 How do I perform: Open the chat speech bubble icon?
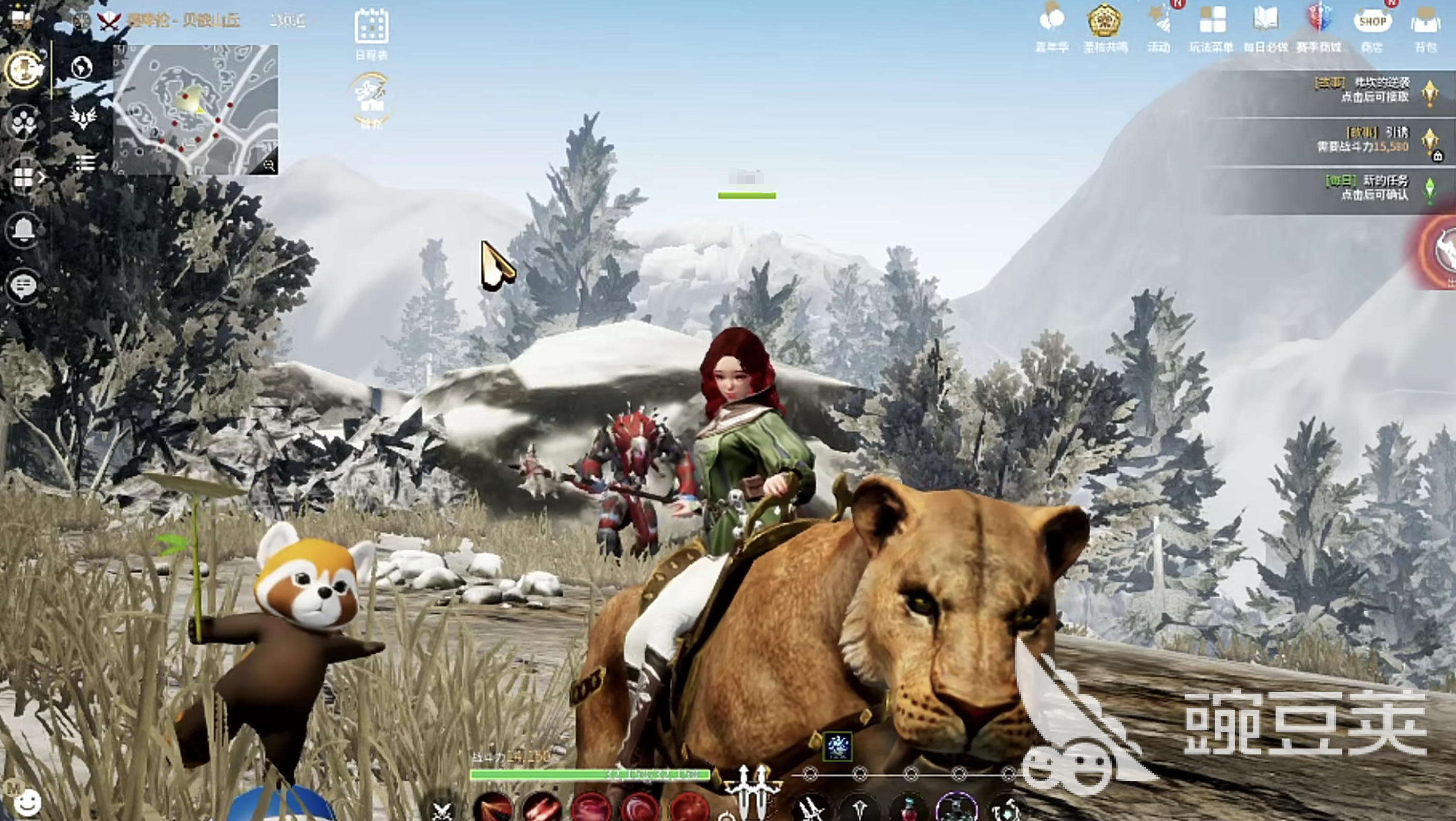click(x=23, y=286)
